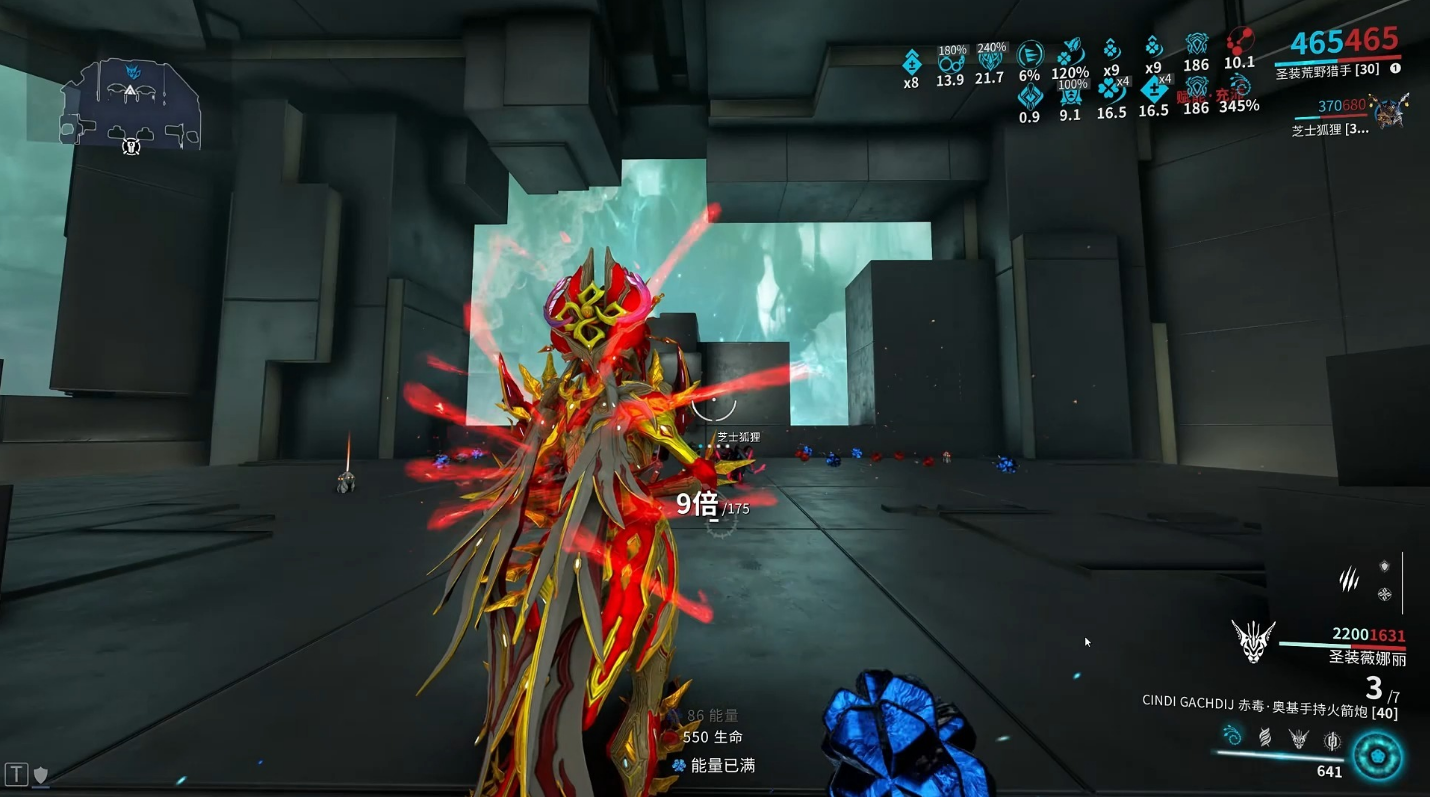This screenshot has width=1430, height=797.
Task: Activate the cat-head ability in the ability row
Action: pos(1298,739)
